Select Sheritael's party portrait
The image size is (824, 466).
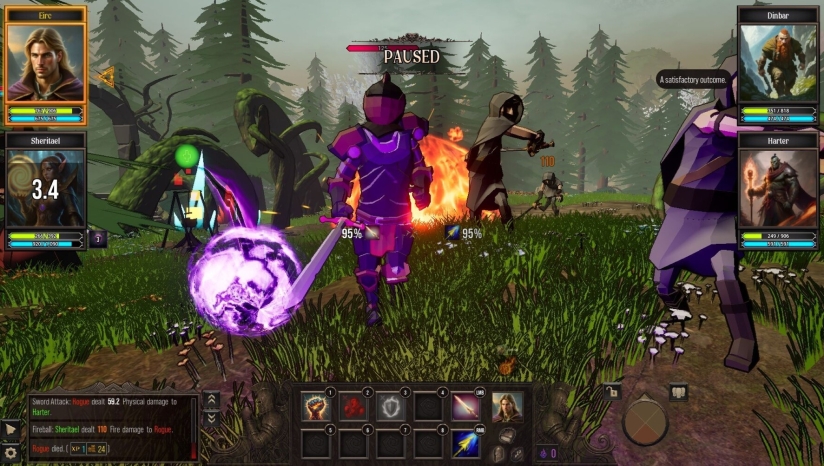[45, 188]
